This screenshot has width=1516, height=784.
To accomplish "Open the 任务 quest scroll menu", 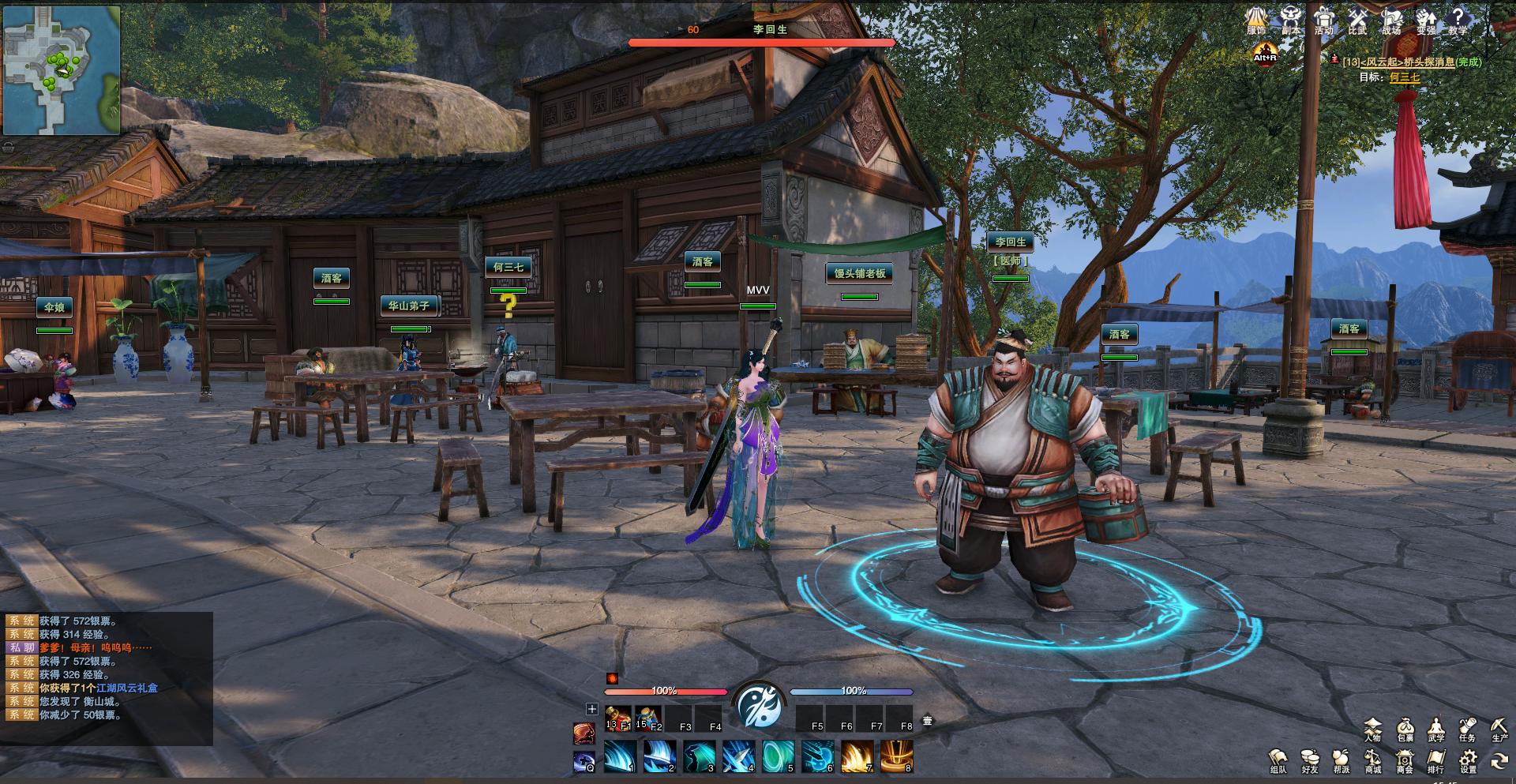I will click(1468, 729).
